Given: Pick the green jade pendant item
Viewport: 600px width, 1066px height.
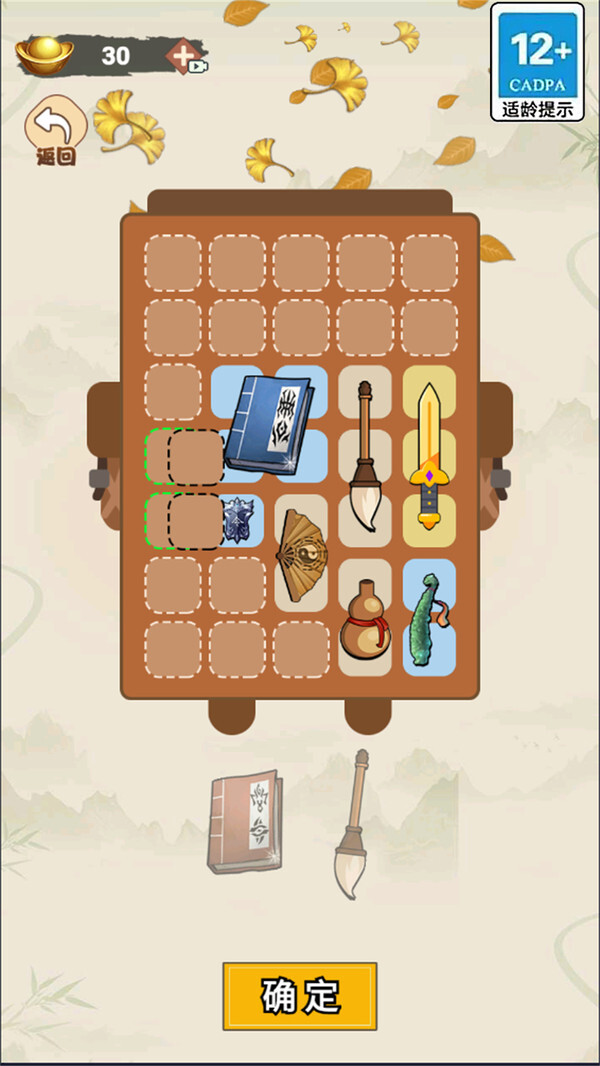Looking at the screenshot, I should pos(427,617).
